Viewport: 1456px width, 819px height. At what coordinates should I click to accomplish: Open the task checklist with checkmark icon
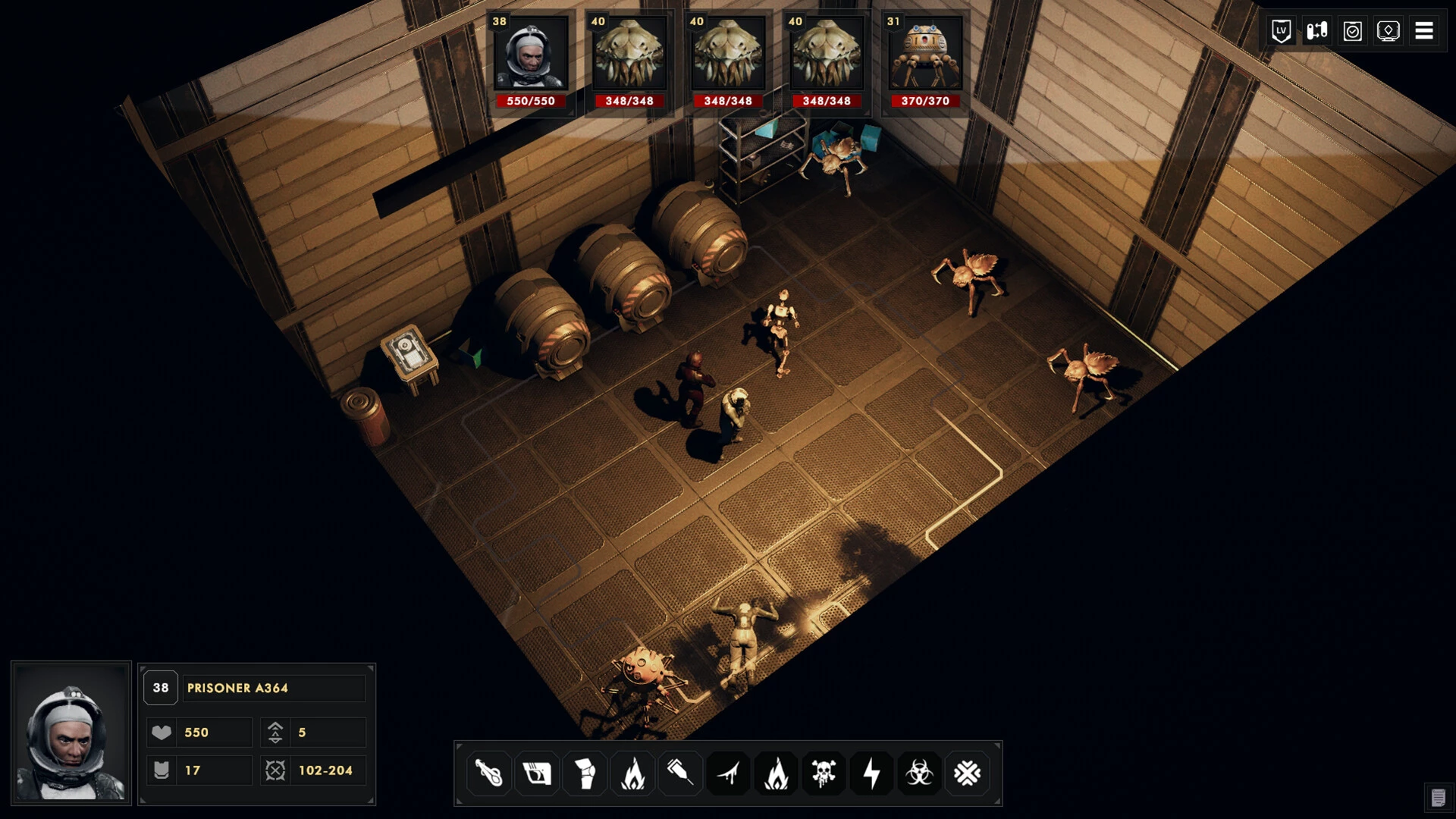[1353, 31]
